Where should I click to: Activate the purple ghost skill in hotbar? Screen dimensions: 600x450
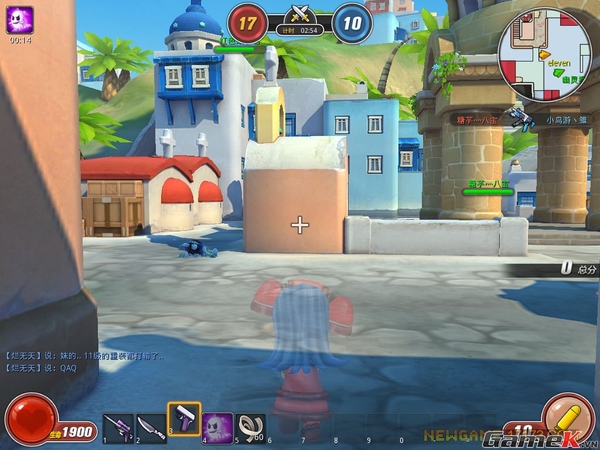[x=218, y=427]
